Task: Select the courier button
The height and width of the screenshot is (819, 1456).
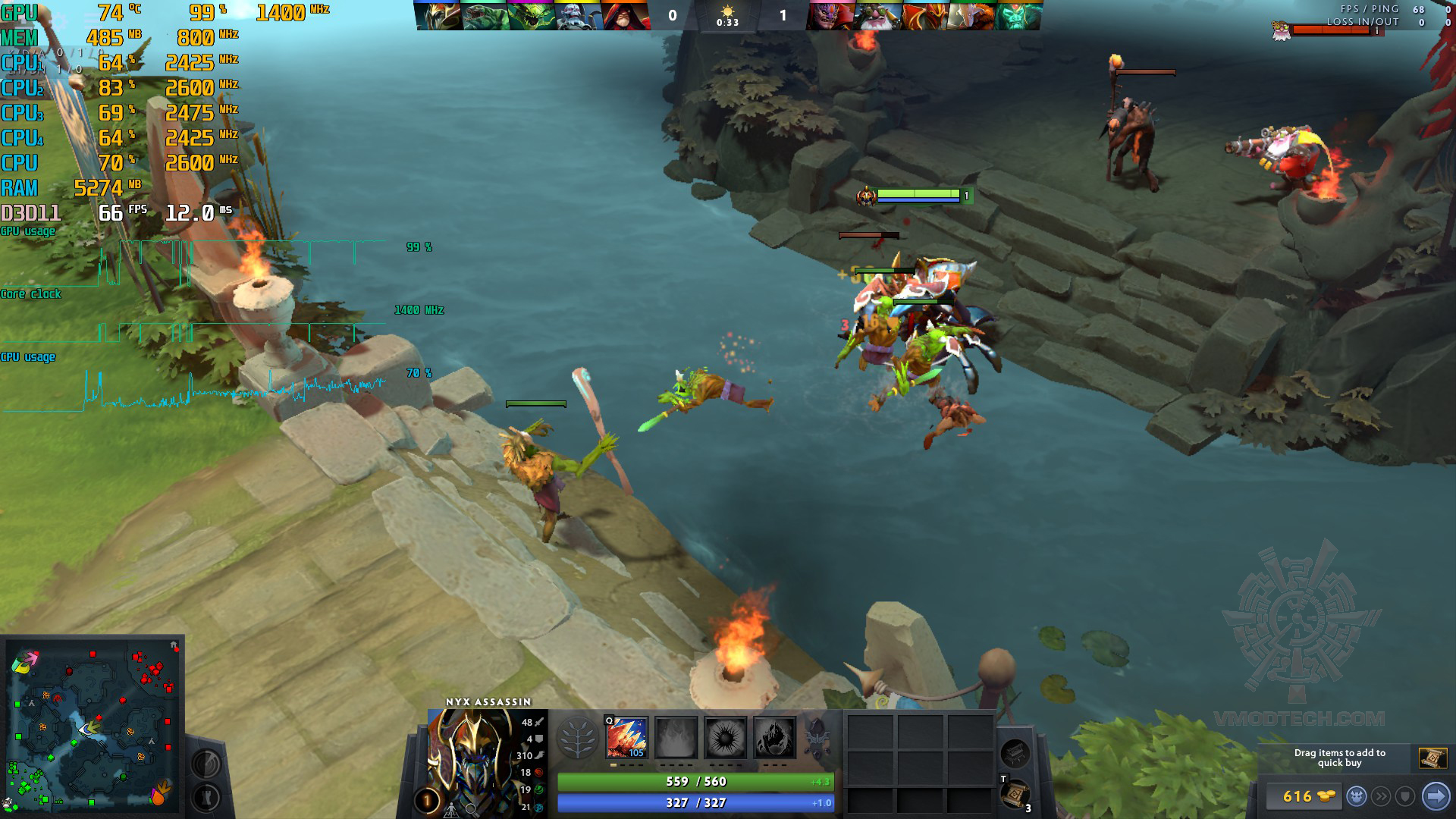Action: coord(1357,796)
